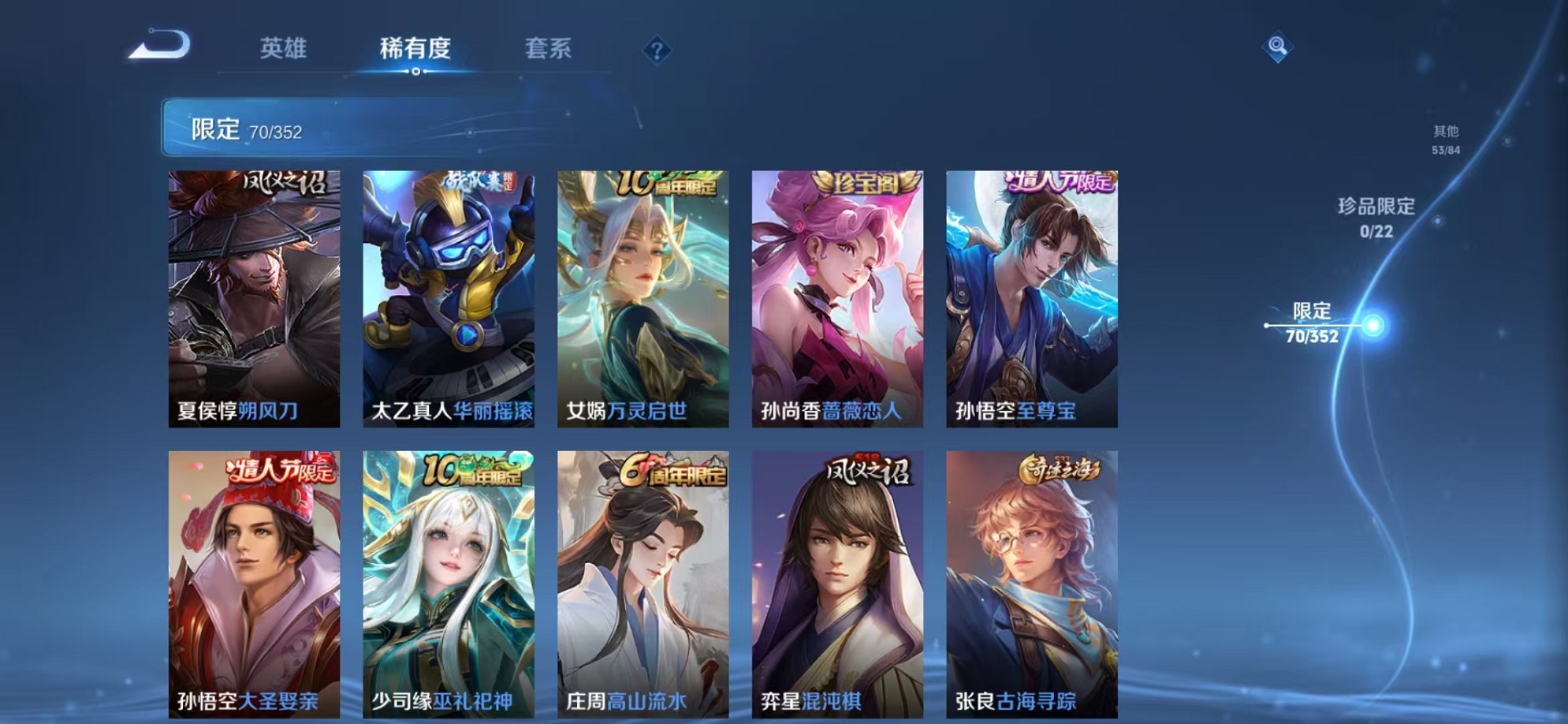This screenshot has width=1568, height=724.
Task: Switch to the 套系 tab
Action: point(552,48)
